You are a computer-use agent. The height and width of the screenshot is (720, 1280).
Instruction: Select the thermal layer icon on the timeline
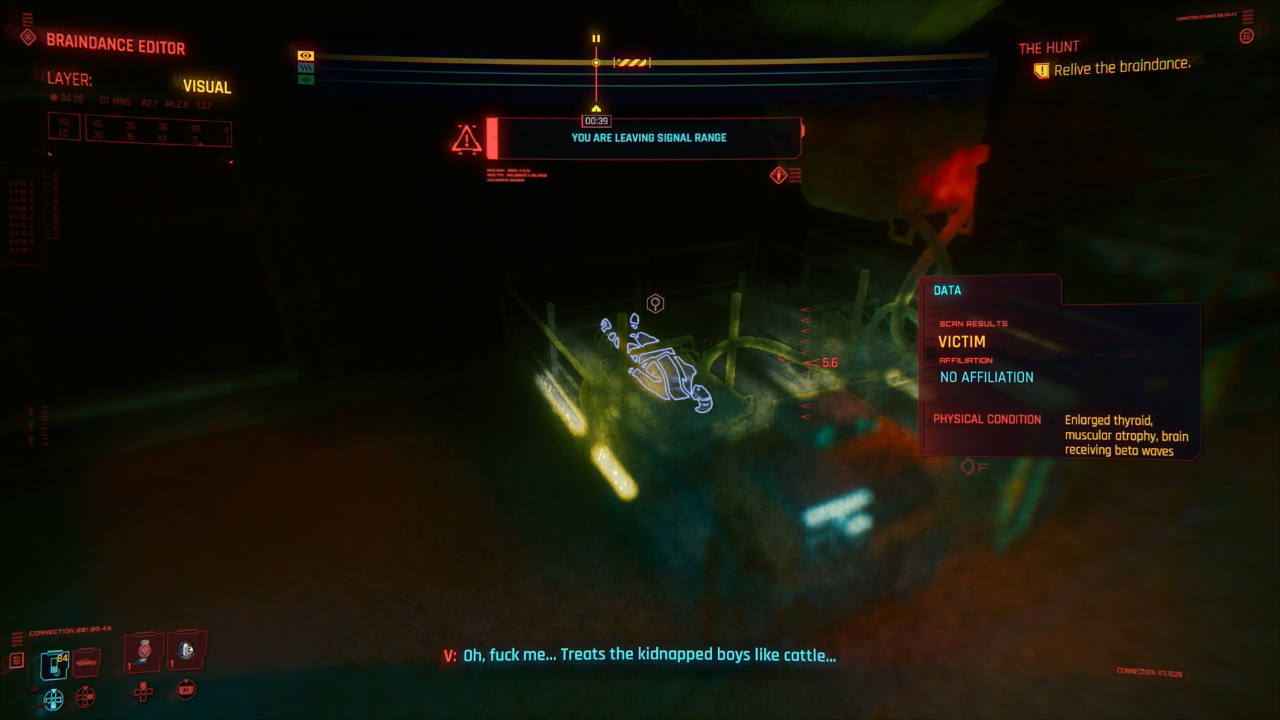[306, 68]
